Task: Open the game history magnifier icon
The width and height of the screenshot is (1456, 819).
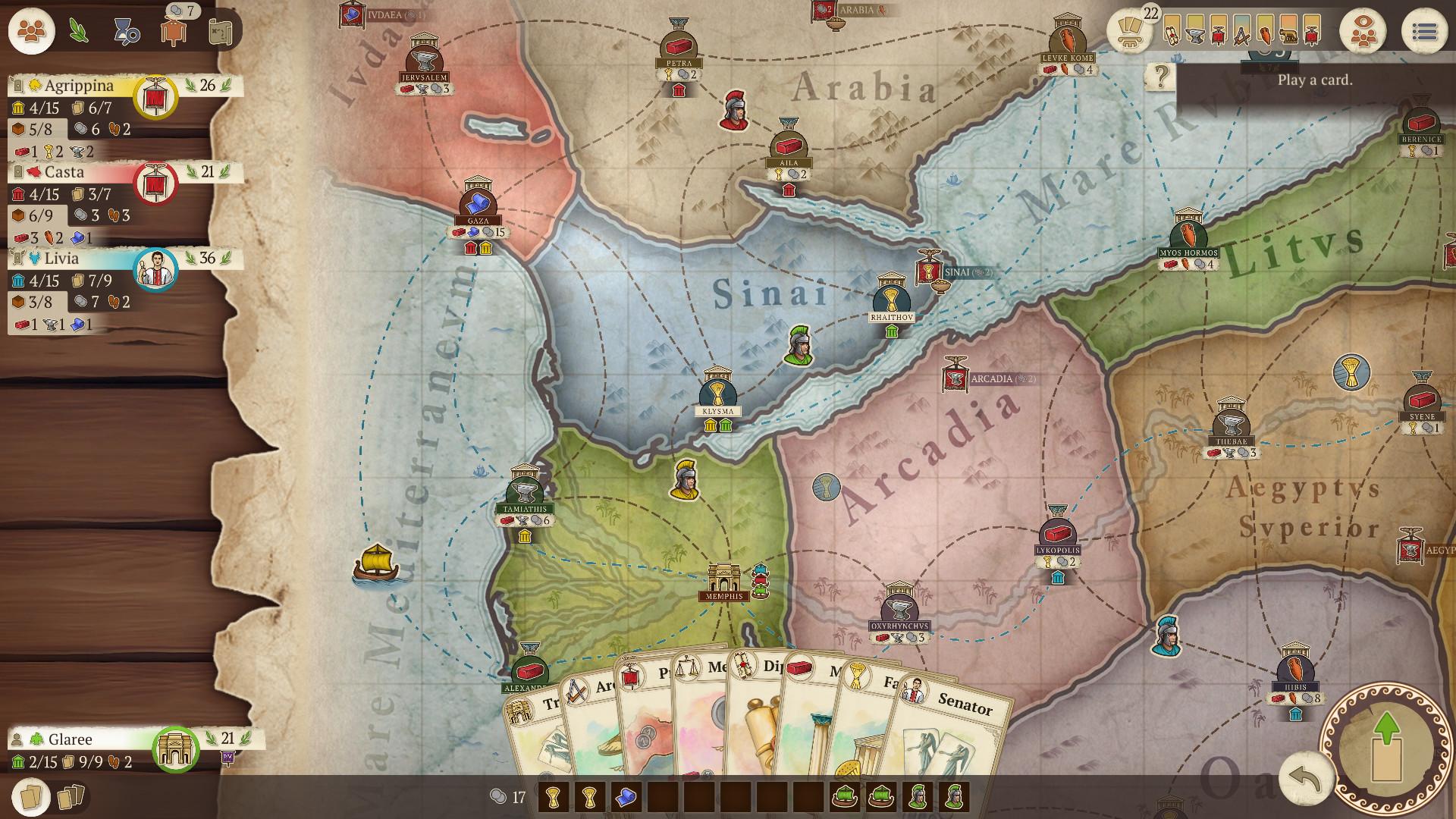Action: pyautogui.click(x=129, y=32)
